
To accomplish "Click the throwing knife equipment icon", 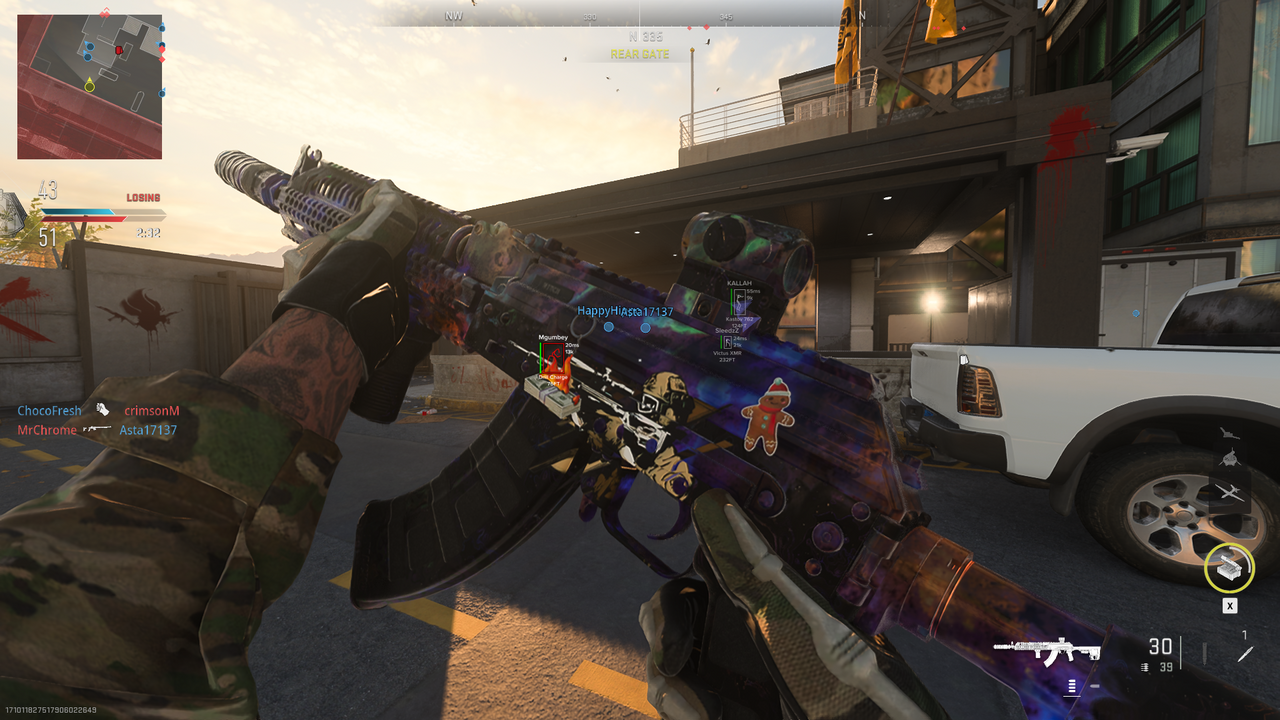I will pos(1245,654).
